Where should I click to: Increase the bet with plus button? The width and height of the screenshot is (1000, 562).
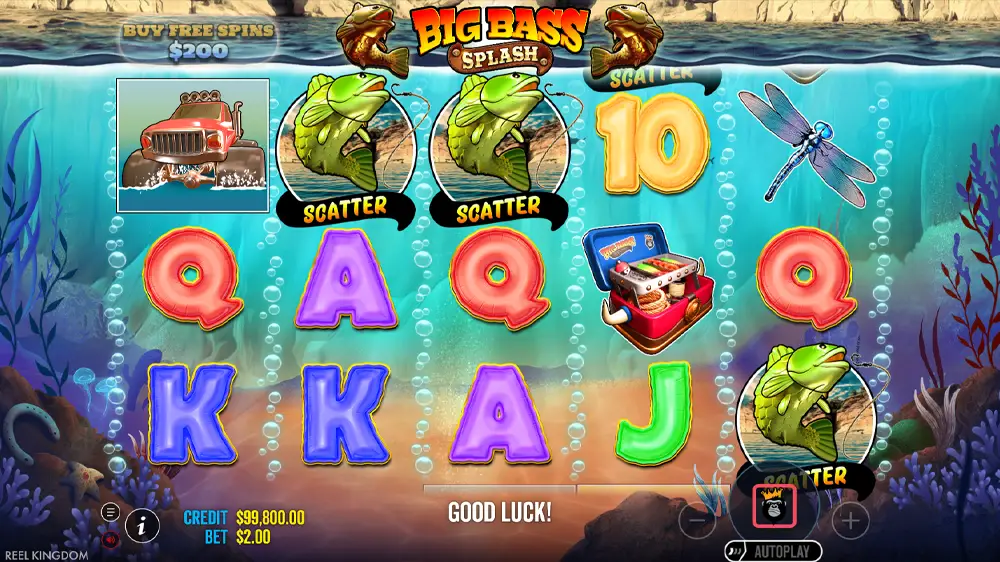click(x=850, y=520)
